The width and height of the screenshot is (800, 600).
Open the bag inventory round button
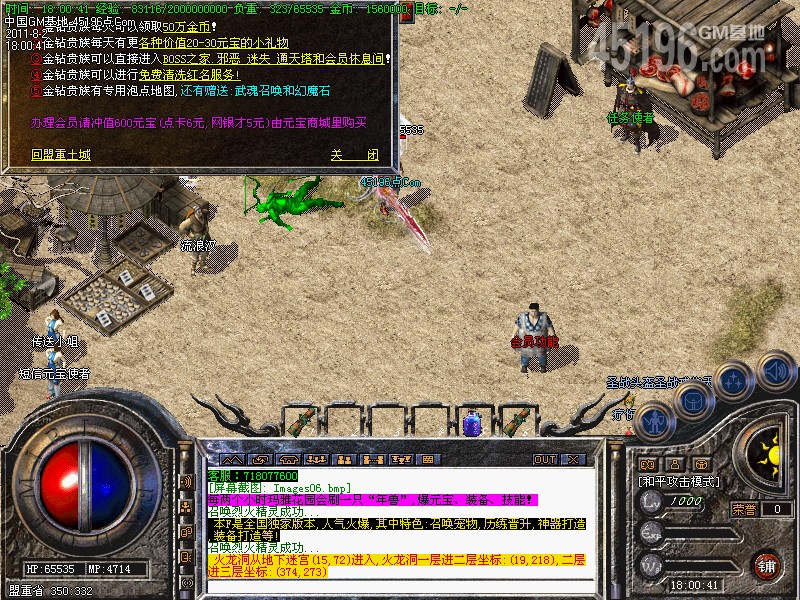(693, 401)
